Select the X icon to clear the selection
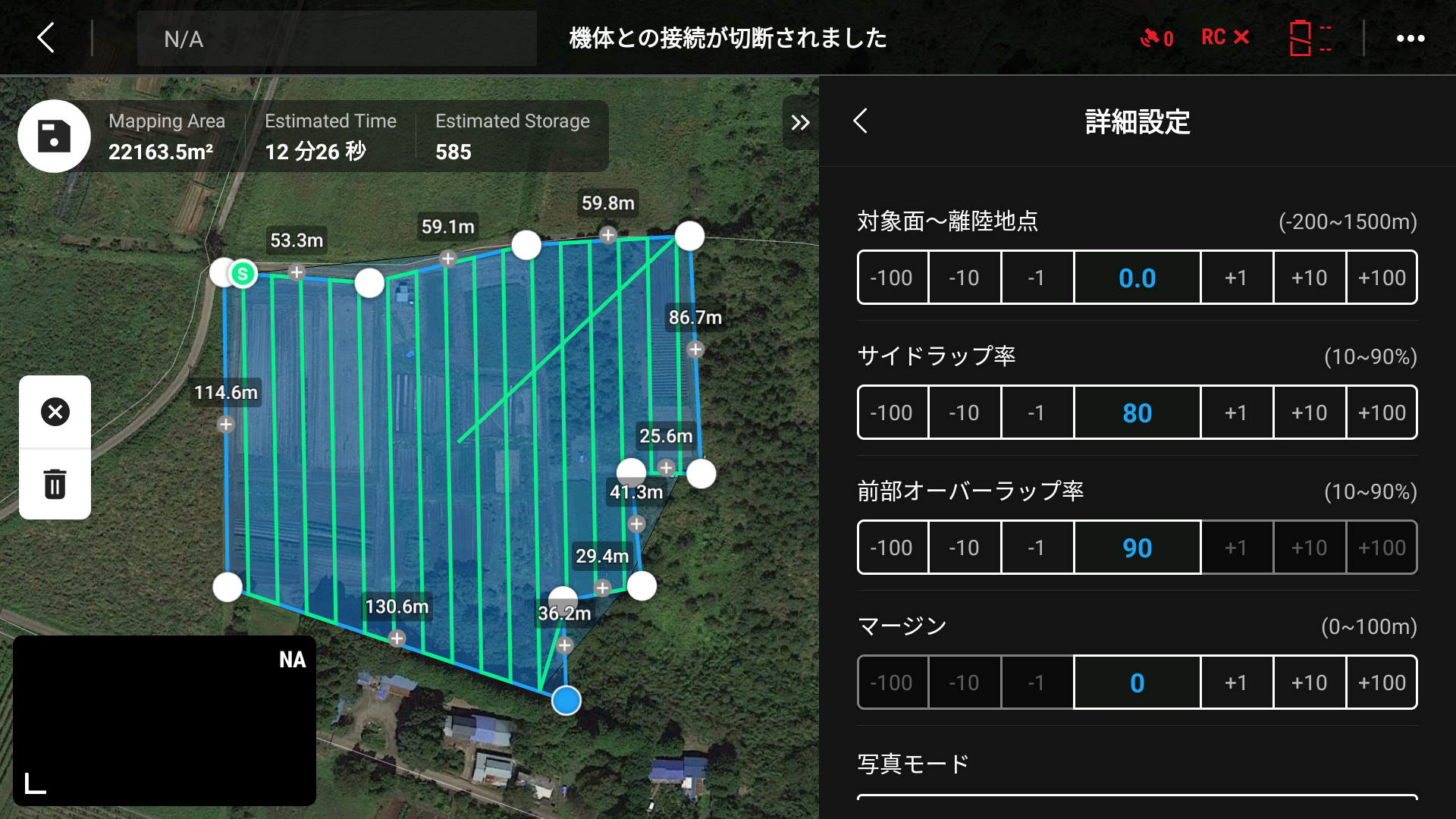The width and height of the screenshot is (1456, 819). point(54,412)
